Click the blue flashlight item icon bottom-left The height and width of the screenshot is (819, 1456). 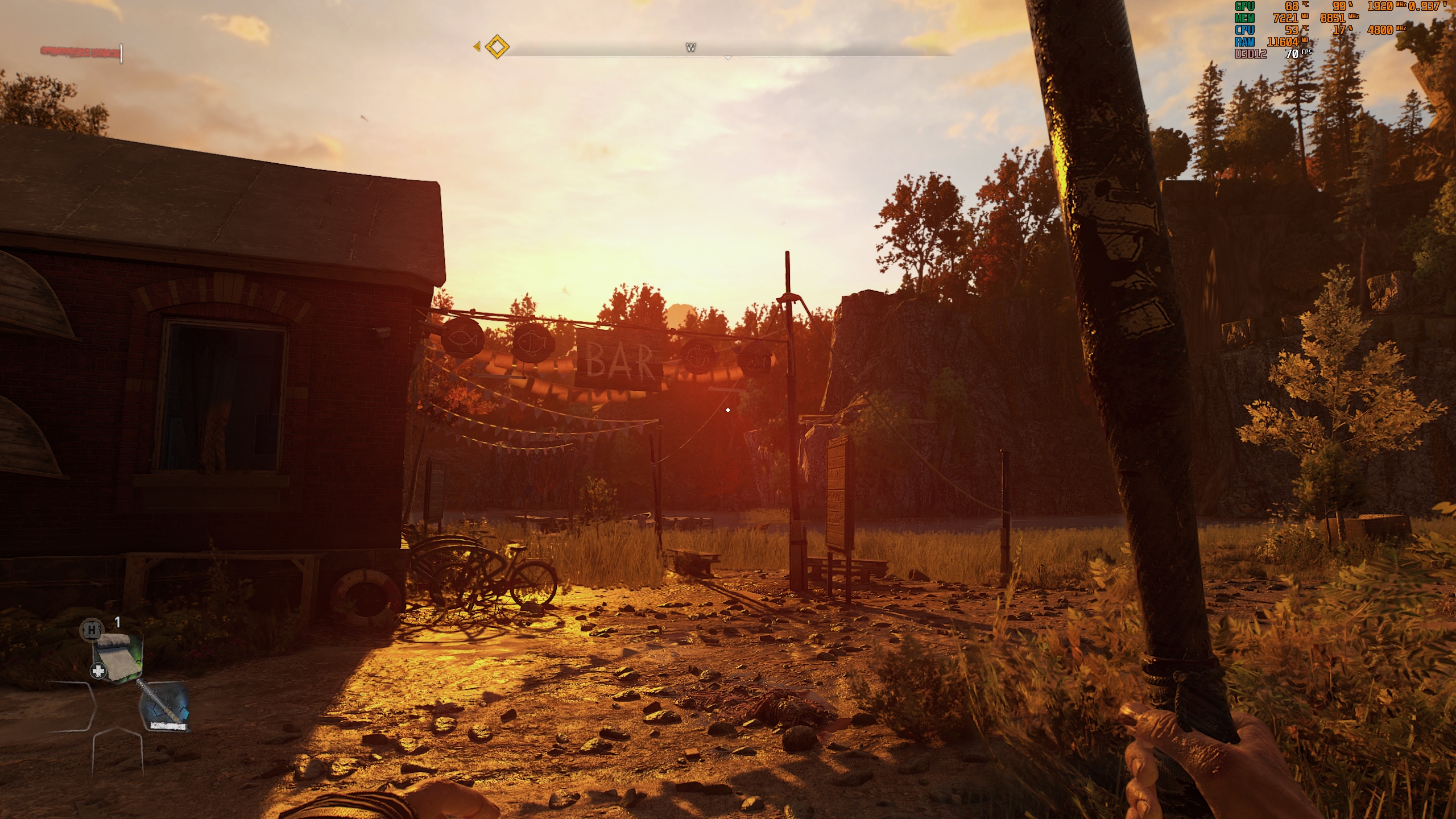coord(166,706)
